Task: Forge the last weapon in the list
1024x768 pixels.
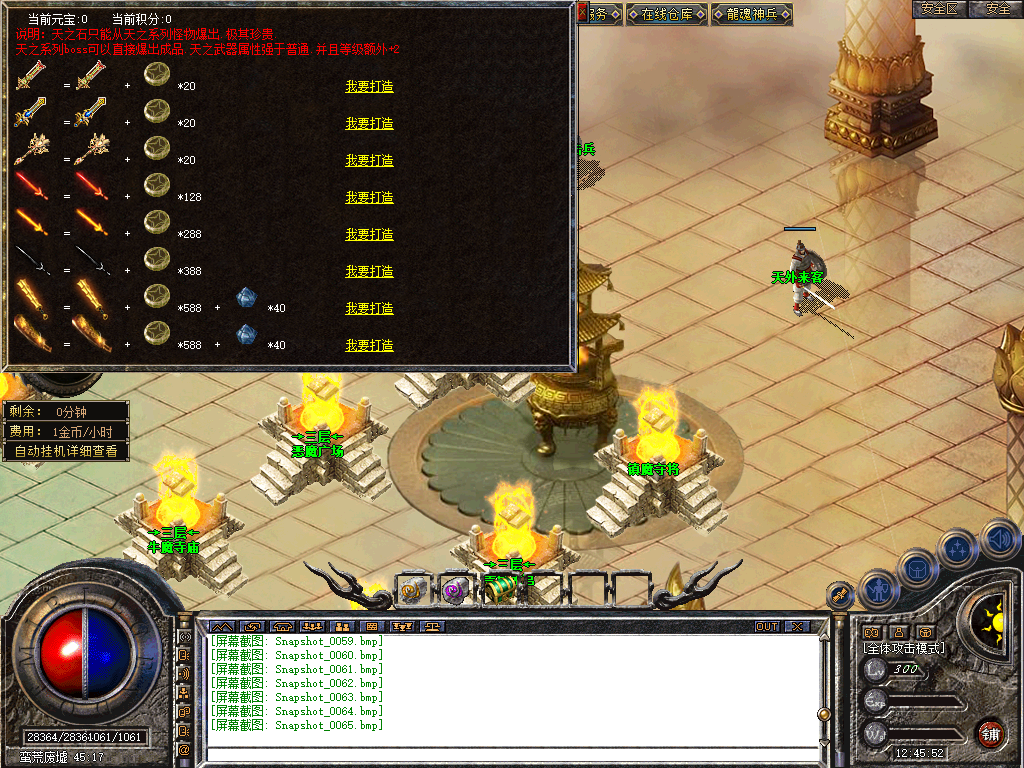Action: (x=369, y=346)
